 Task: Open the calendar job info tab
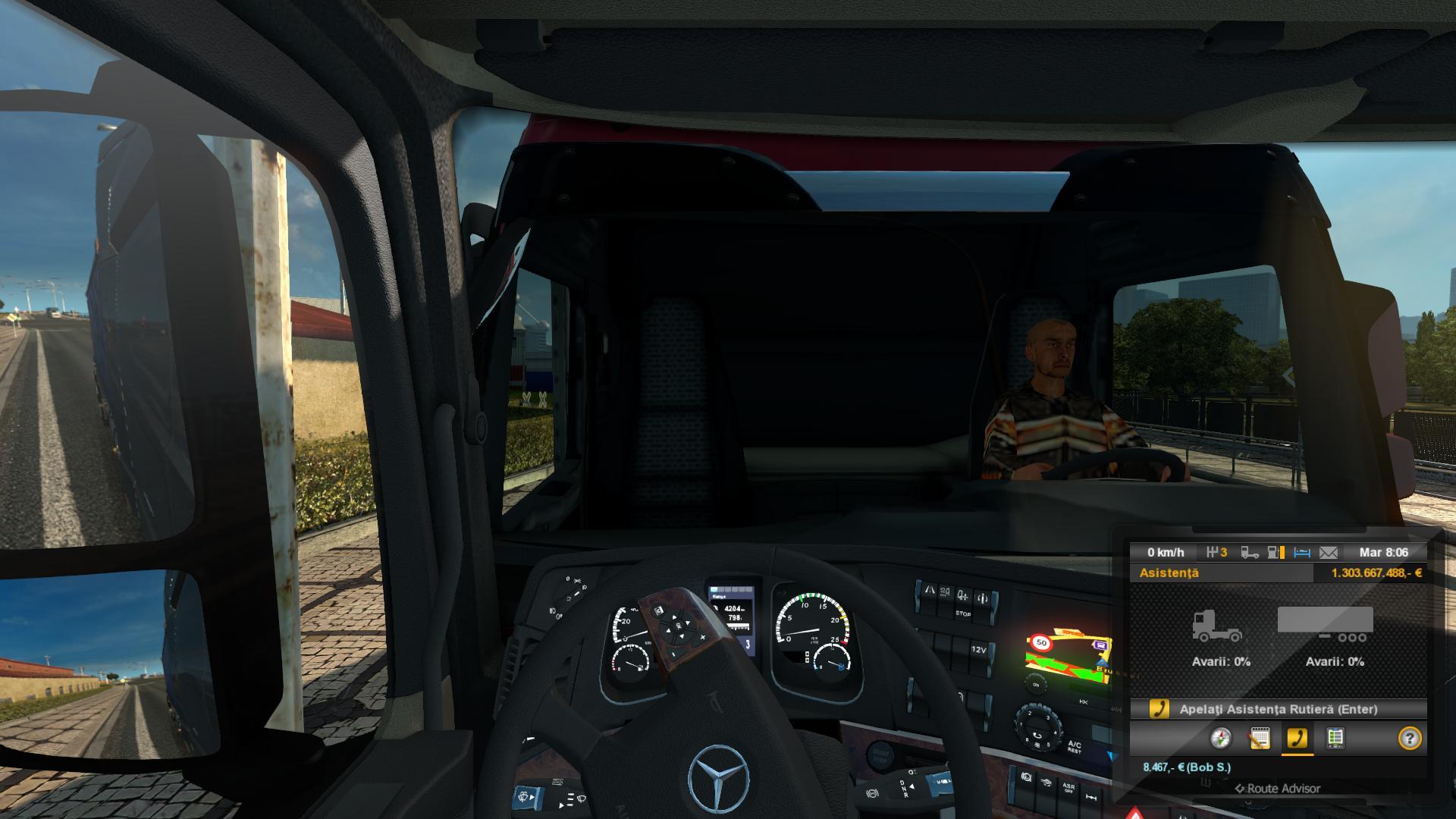(1259, 738)
